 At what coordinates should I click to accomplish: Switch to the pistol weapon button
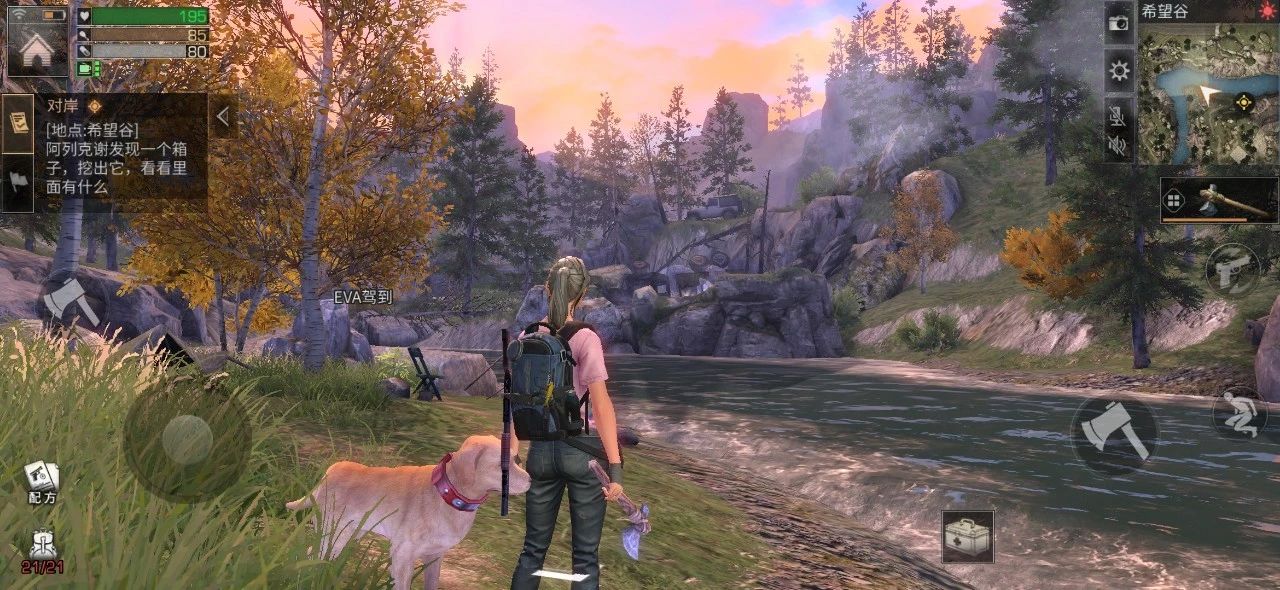(1232, 269)
